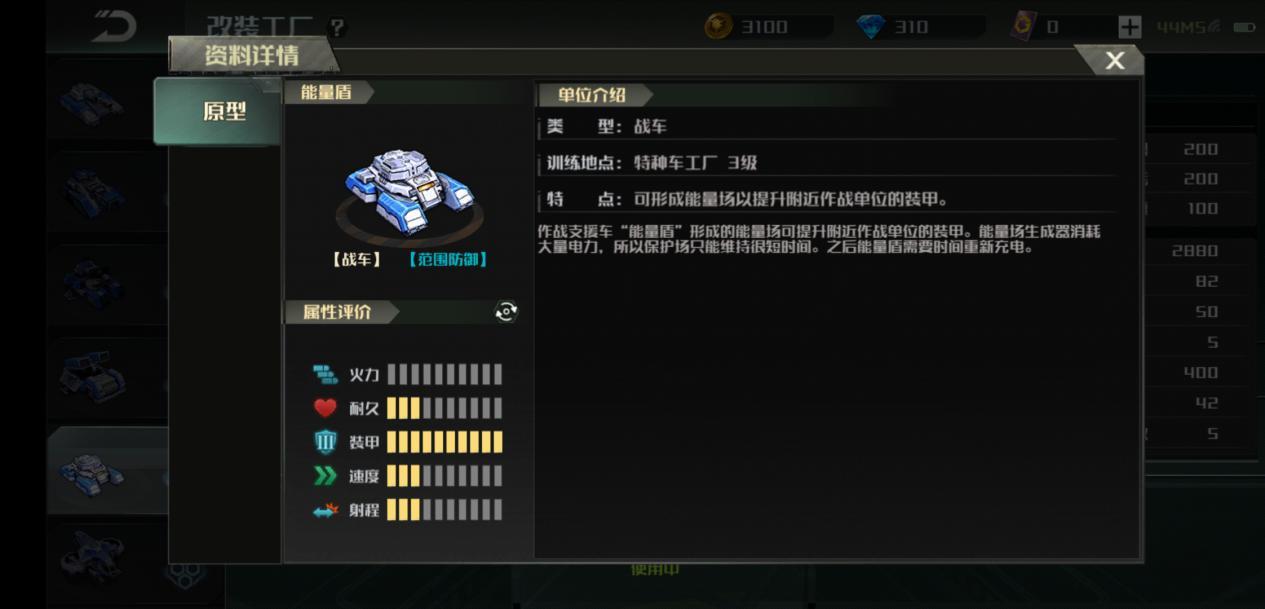
Task: Select the 原型 tab
Action: point(223,111)
